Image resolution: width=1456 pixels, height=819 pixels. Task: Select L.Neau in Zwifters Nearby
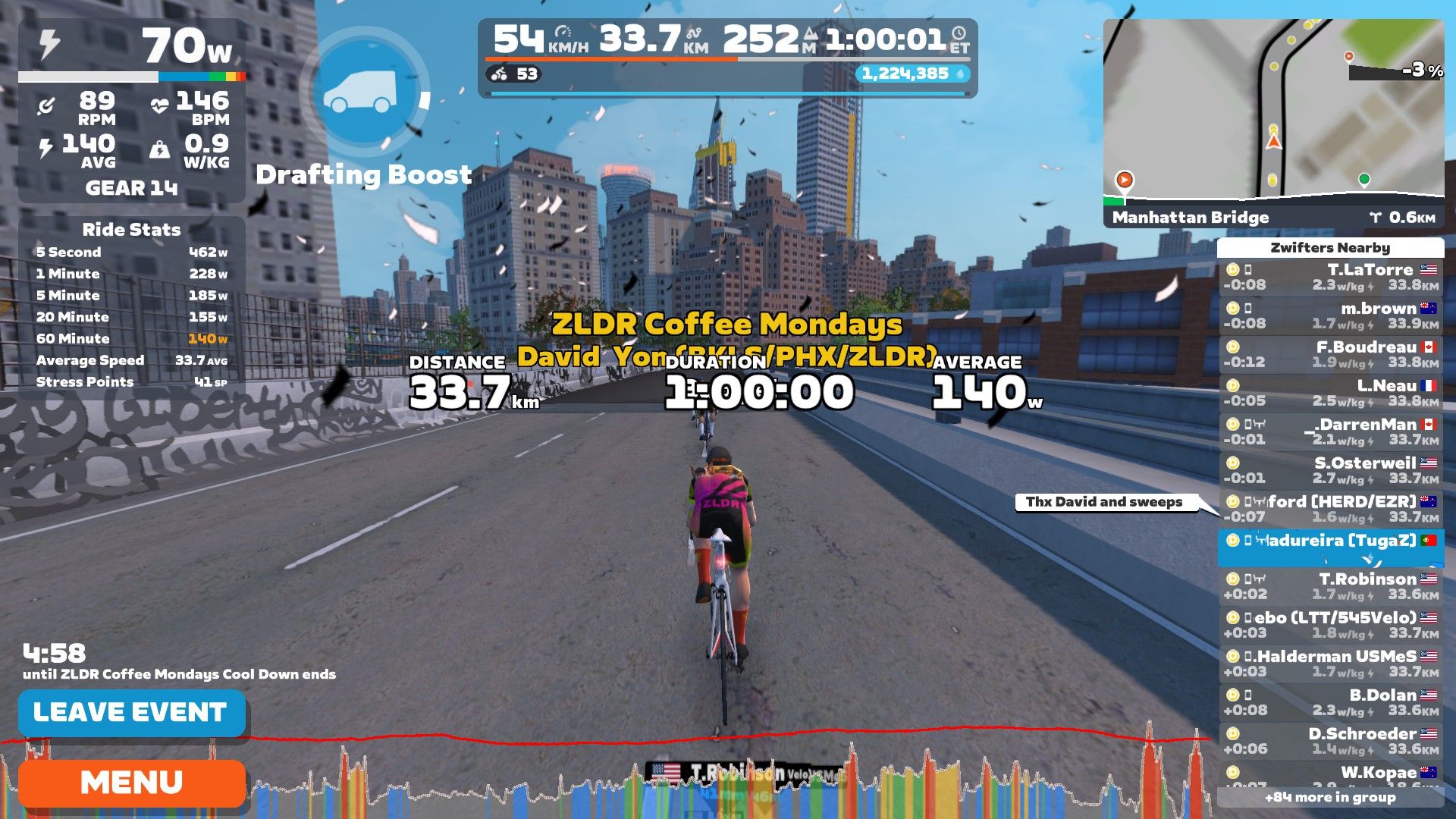[1331, 394]
